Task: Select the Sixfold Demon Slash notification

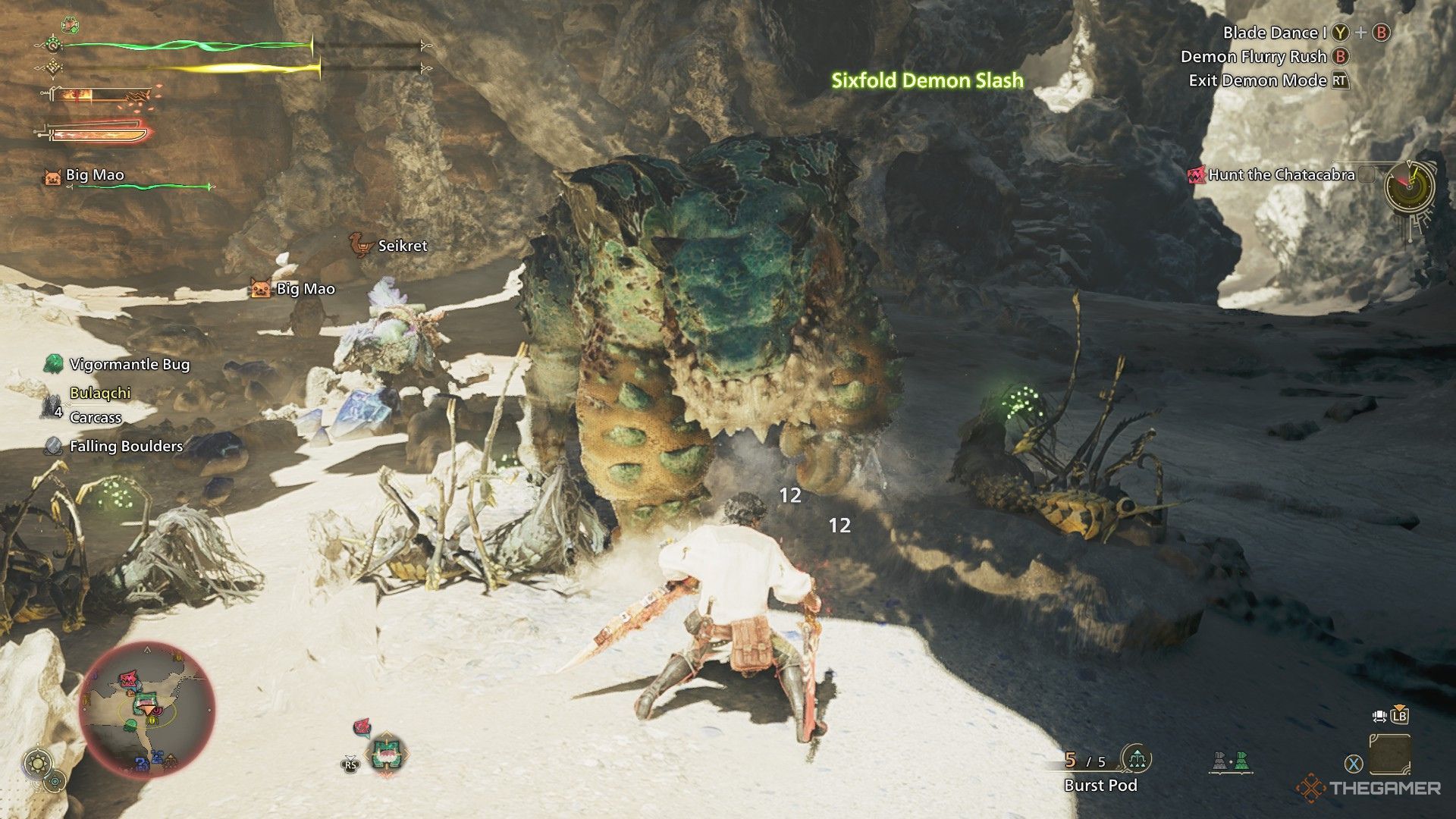Action: click(x=927, y=78)
